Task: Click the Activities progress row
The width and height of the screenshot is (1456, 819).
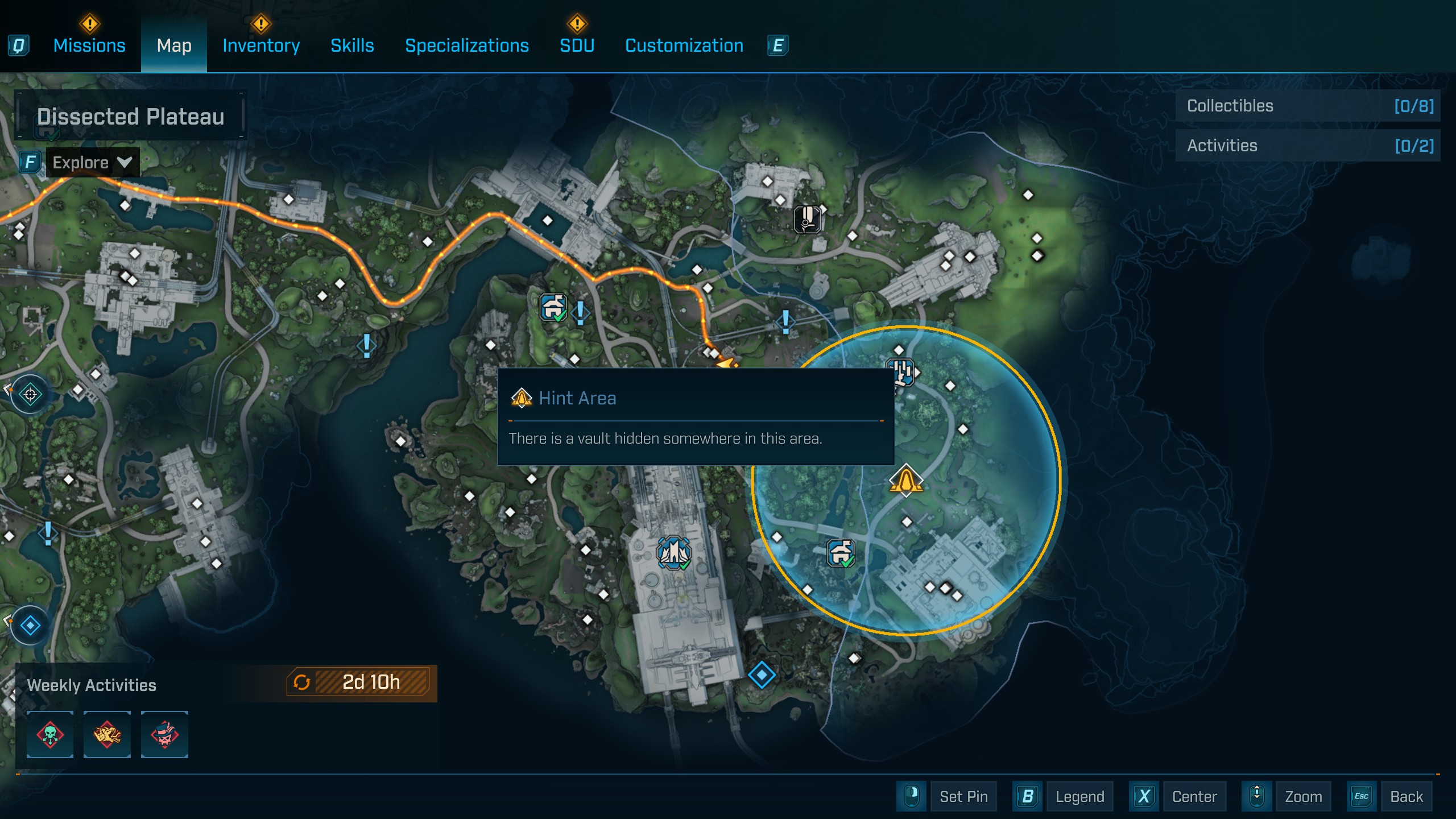Action: (x=1308, y=146)
